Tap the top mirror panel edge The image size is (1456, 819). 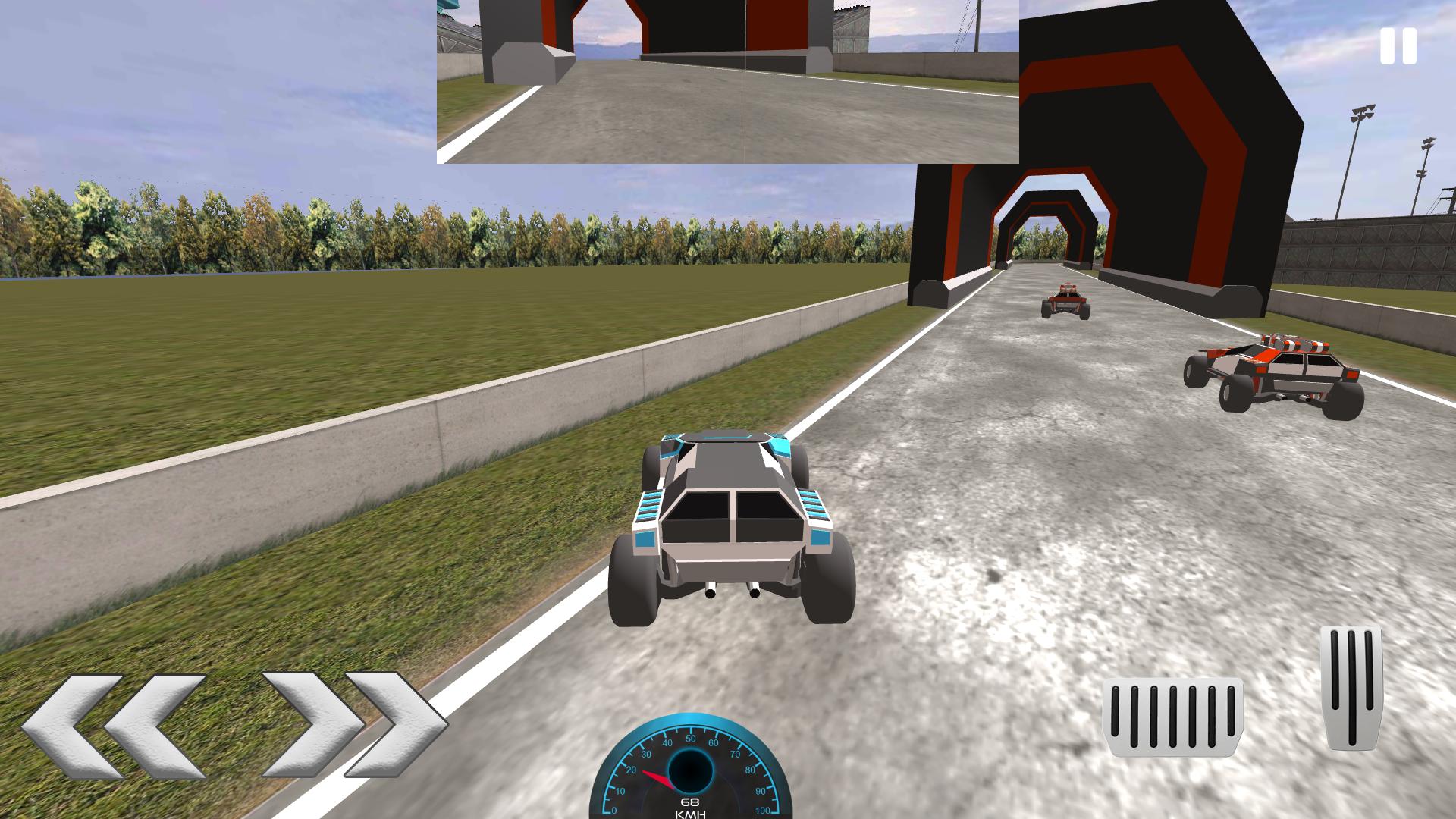click(728, 6)
